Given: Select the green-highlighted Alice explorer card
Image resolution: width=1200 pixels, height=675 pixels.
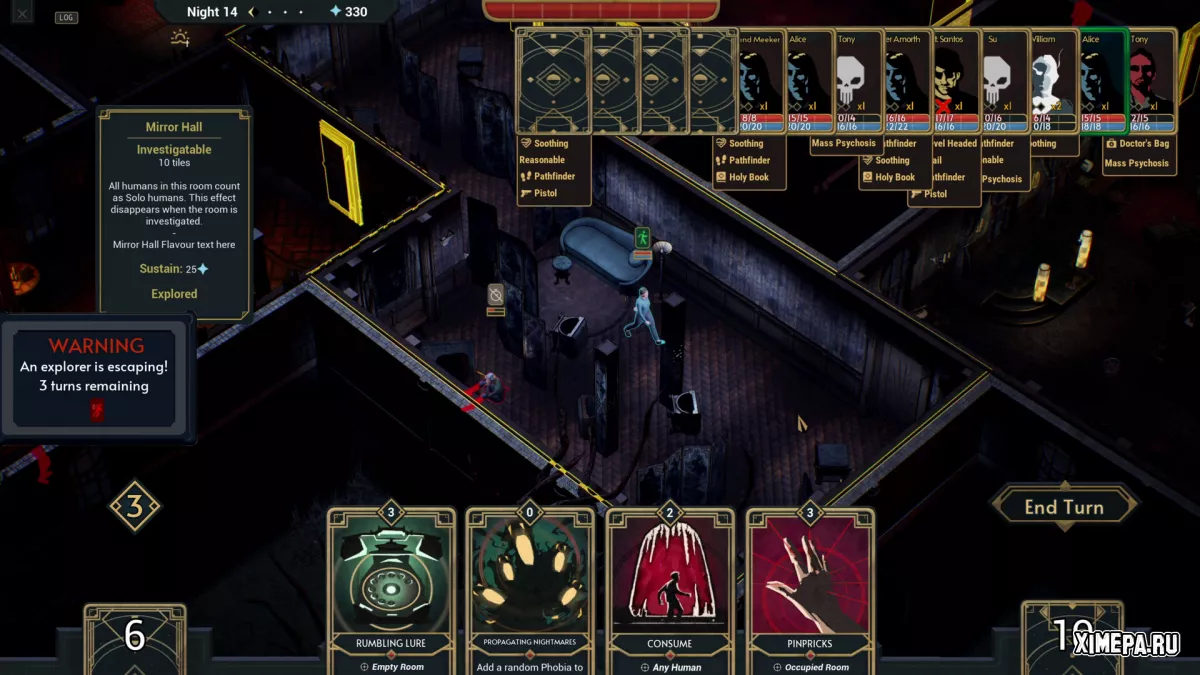Looking at the screenshot, I should (1103, 82).
